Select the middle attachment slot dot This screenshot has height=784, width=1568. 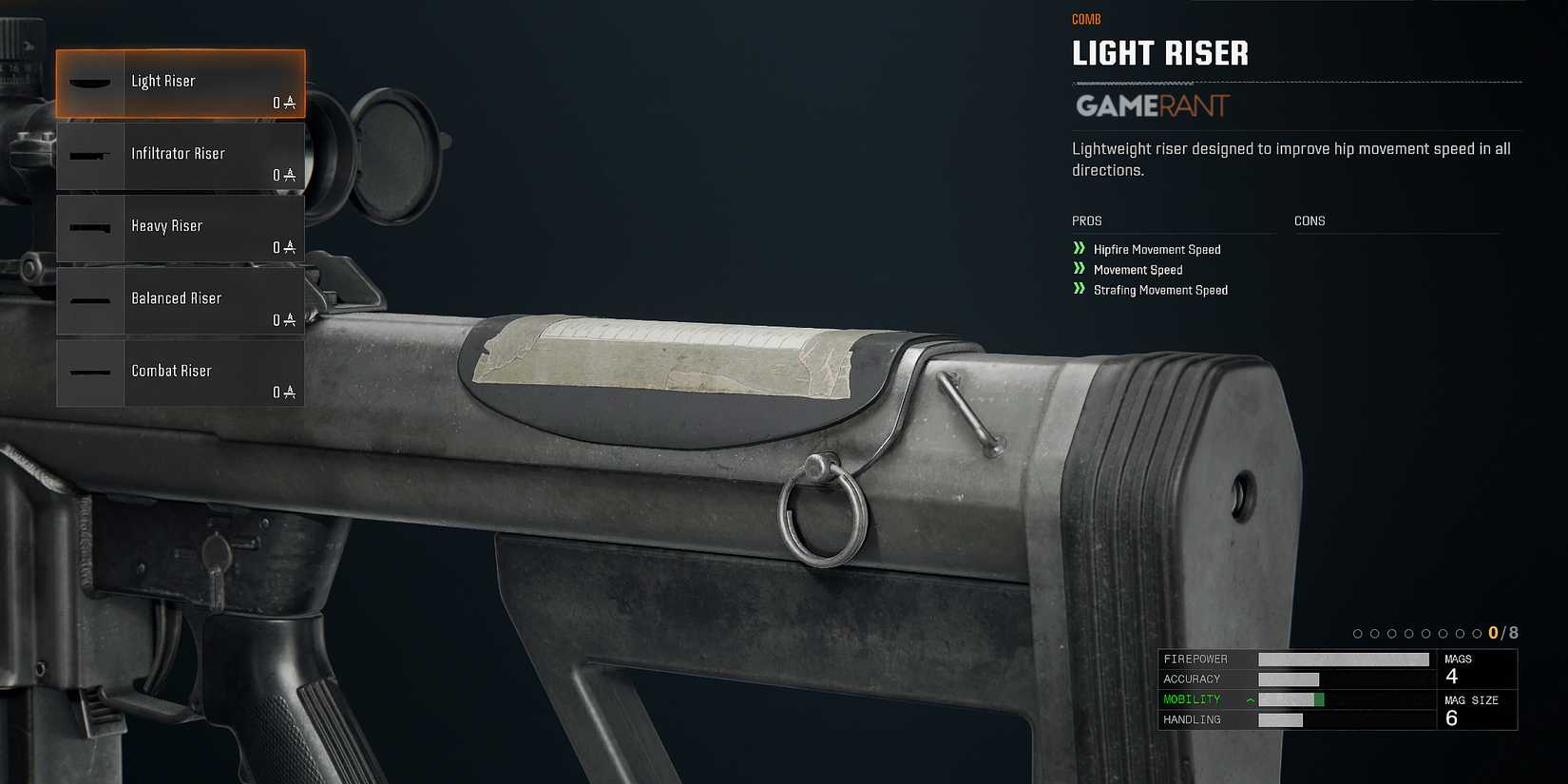click(x=1410, y=631)
